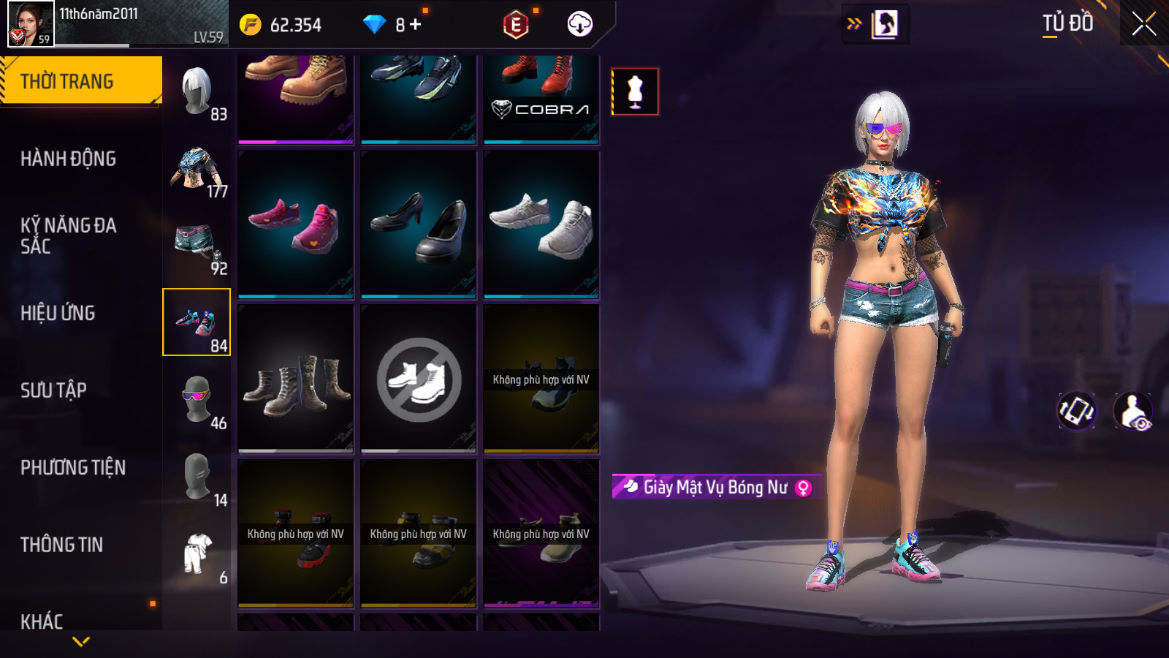This screenshot has height=658, width=1169.
Task: Close the wardrobe with the X button
Action: tap(1143, 24)
